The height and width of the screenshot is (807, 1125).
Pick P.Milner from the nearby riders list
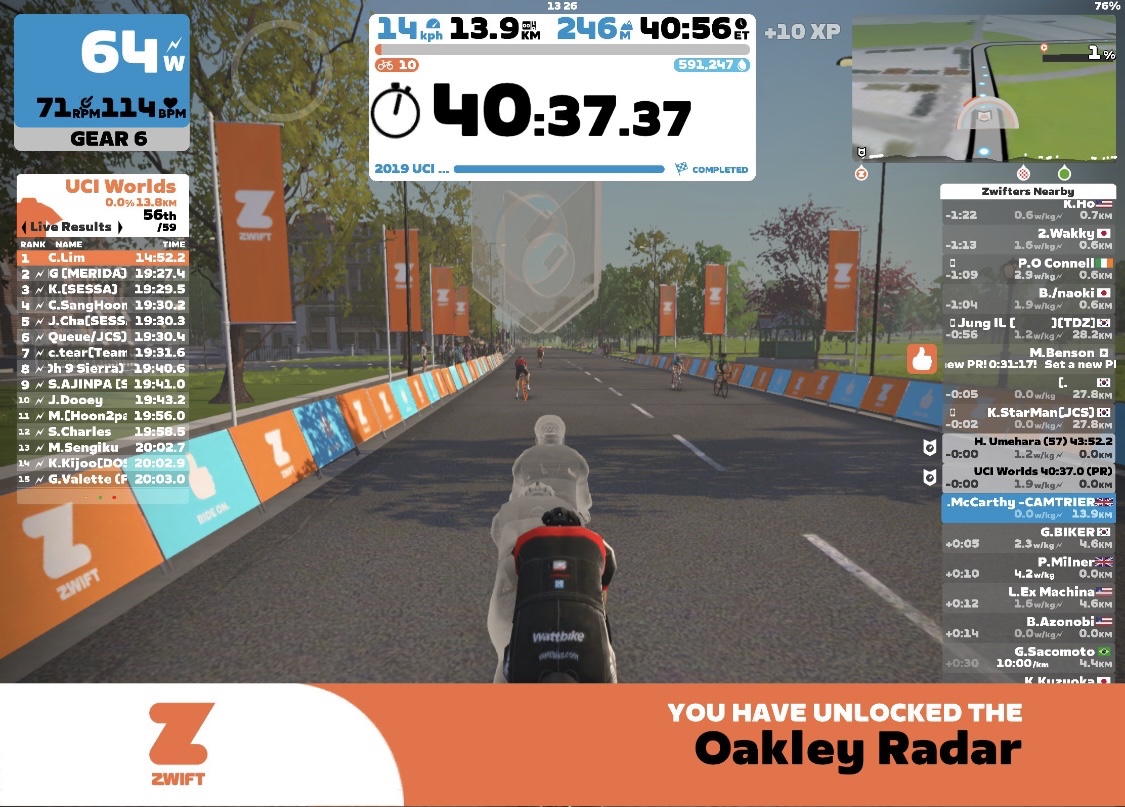click(1028, 568)
